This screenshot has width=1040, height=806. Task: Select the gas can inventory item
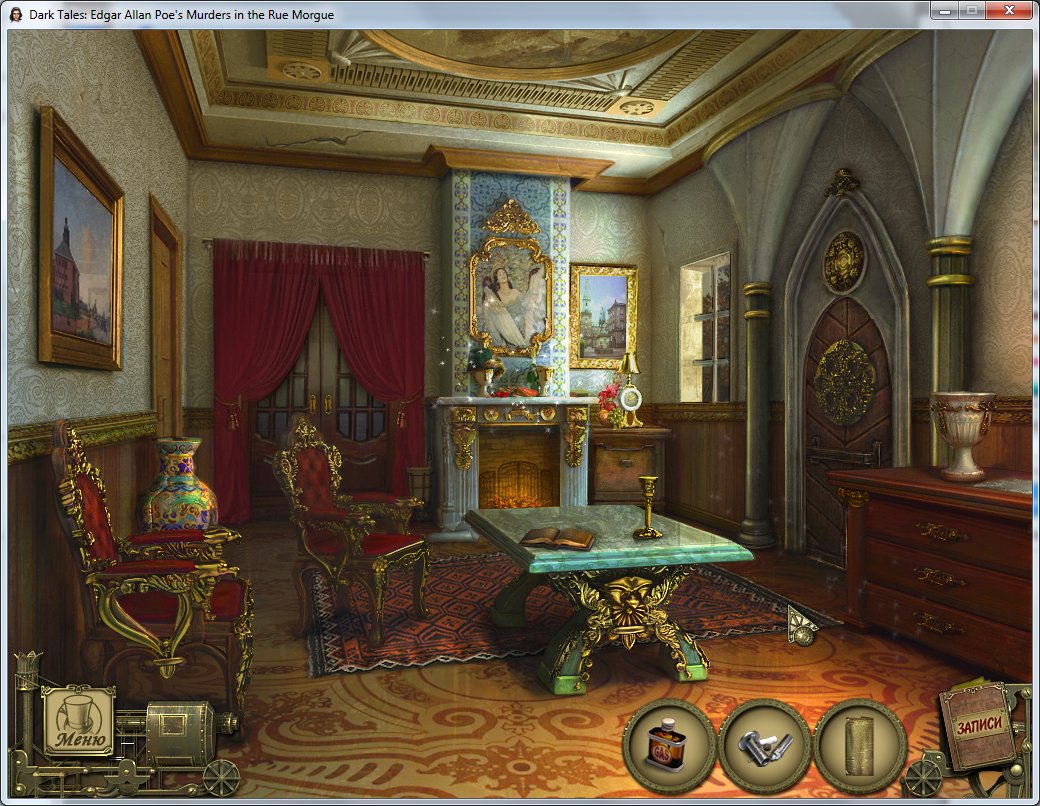pyautogui.click(x=669, y=745)
